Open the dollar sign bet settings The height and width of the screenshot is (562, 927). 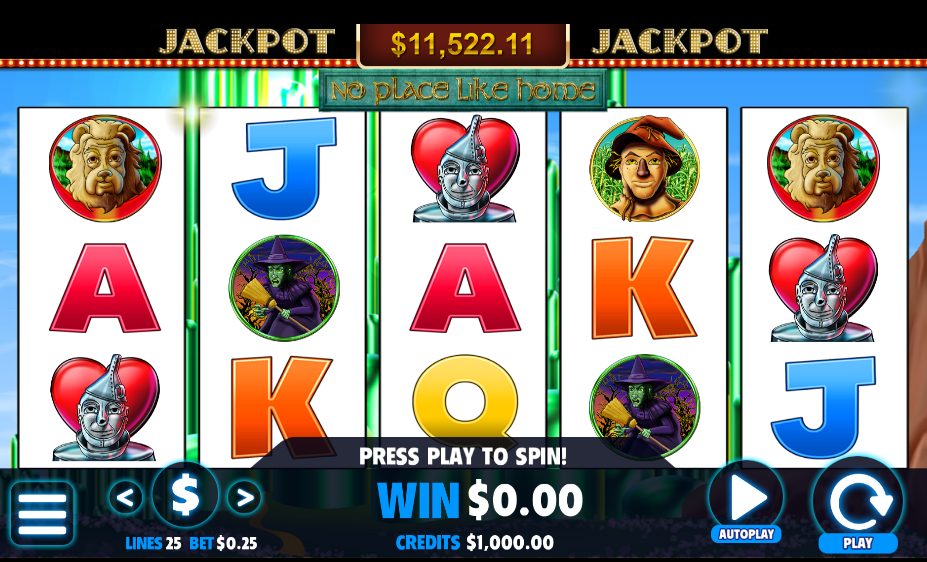click(x=185, y=496)
